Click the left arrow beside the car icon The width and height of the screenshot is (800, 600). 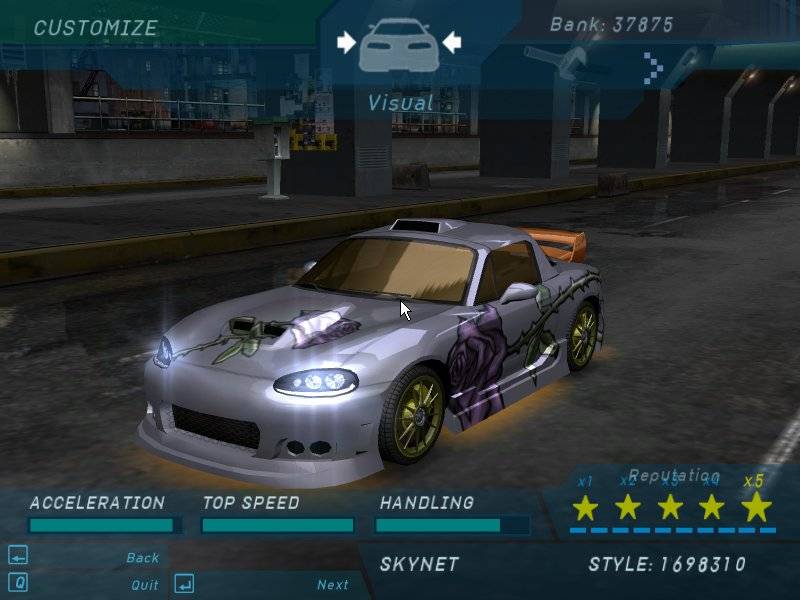(x=346, y=42)
